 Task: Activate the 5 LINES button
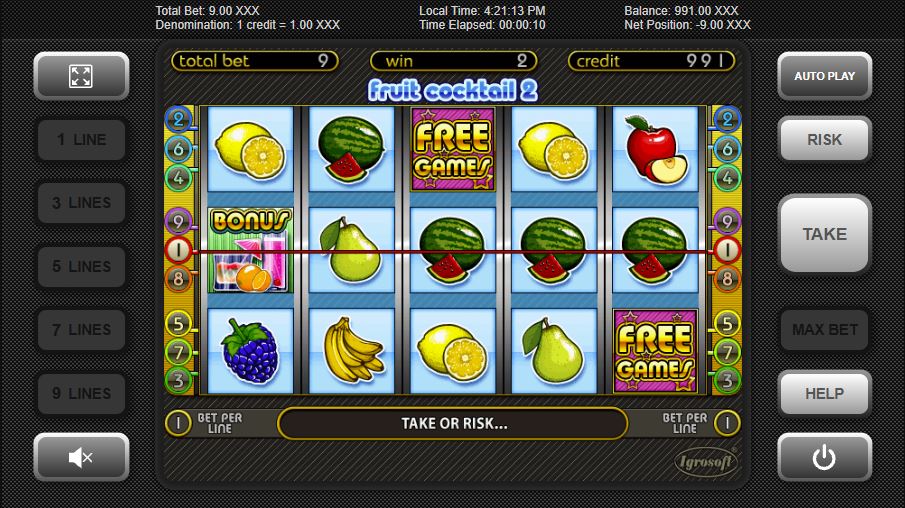[x=81, y=267]
